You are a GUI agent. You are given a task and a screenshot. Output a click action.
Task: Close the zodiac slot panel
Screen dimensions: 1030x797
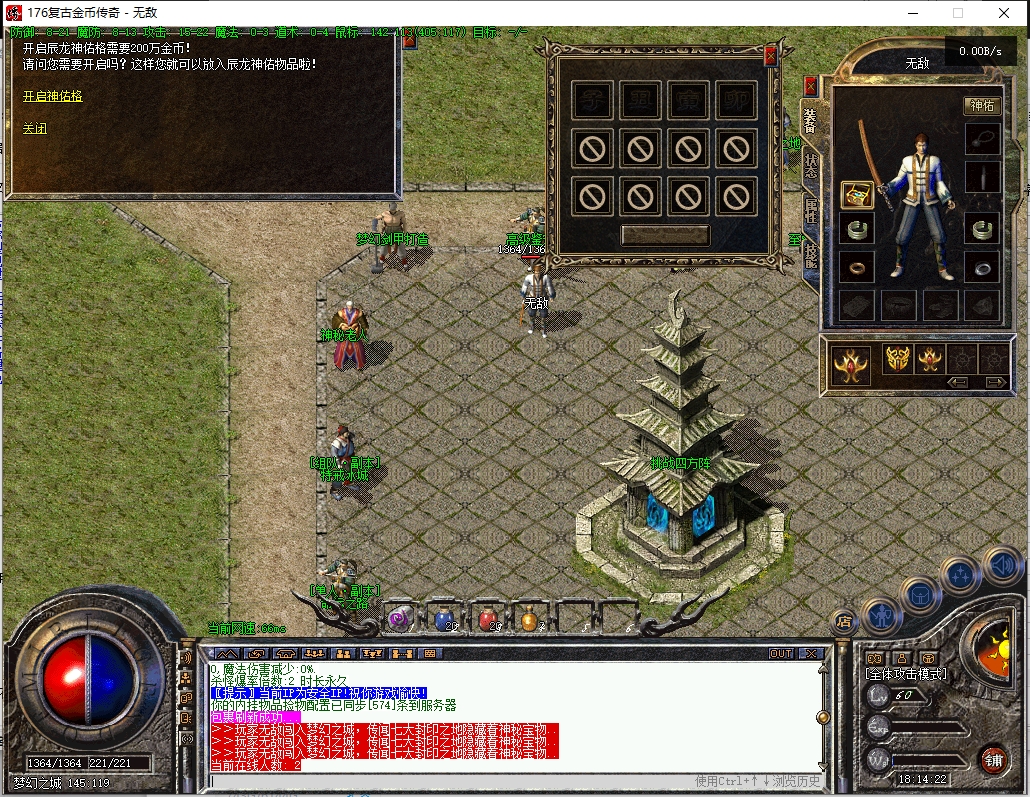point(770,56)
